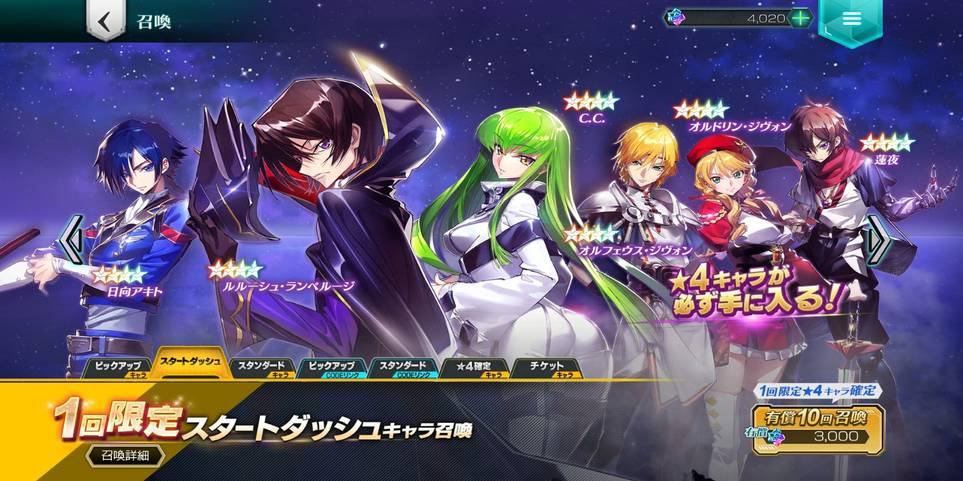Open 召喚詳細 summon details
Screen dimensions: 963x481
coord(124,456)
